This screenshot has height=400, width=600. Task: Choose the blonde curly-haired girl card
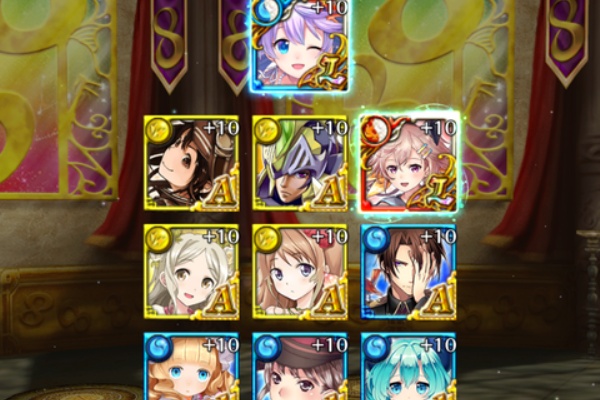tap(192, 368)
